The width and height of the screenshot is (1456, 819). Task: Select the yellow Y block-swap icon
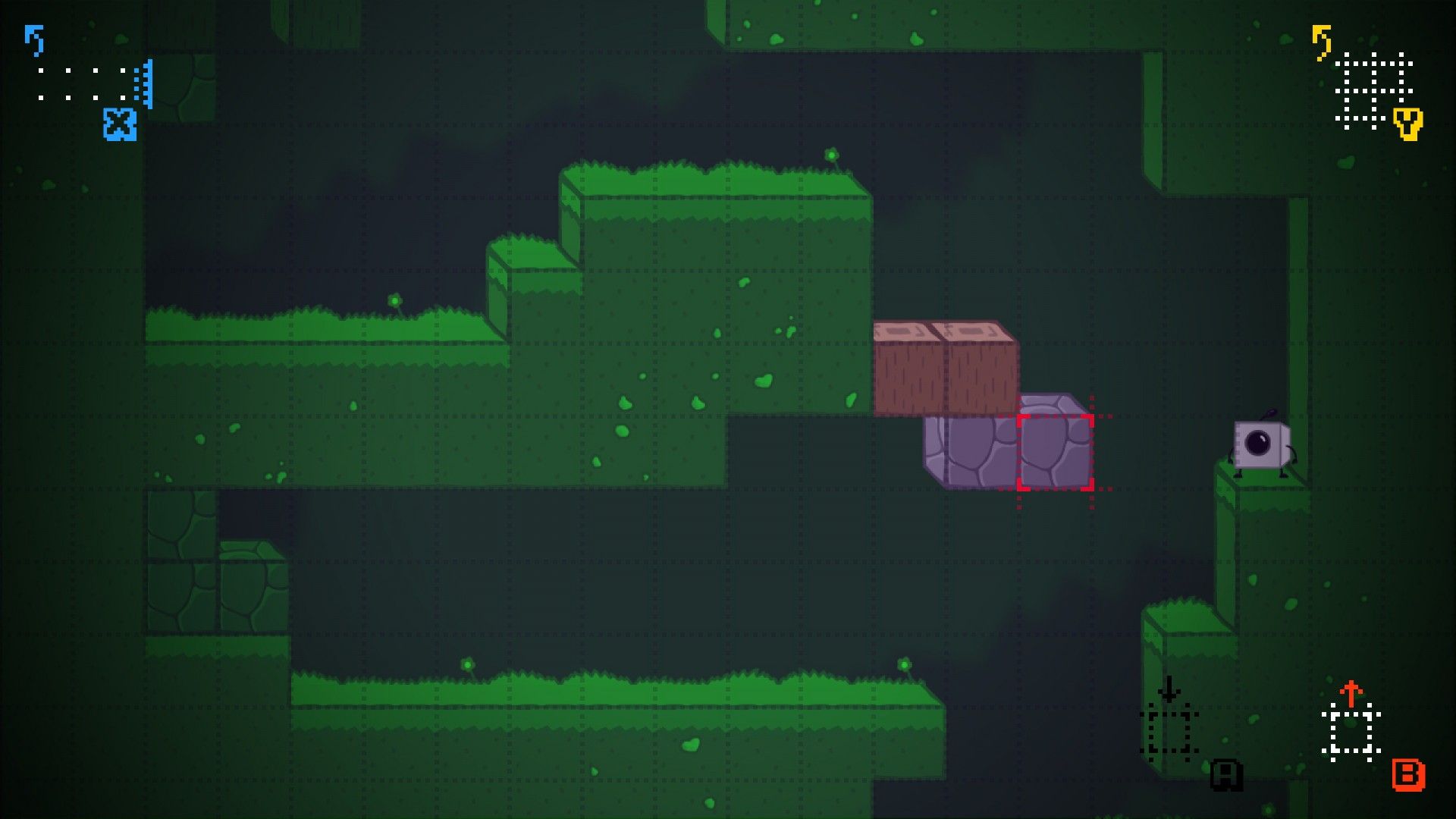point(1408,127)
